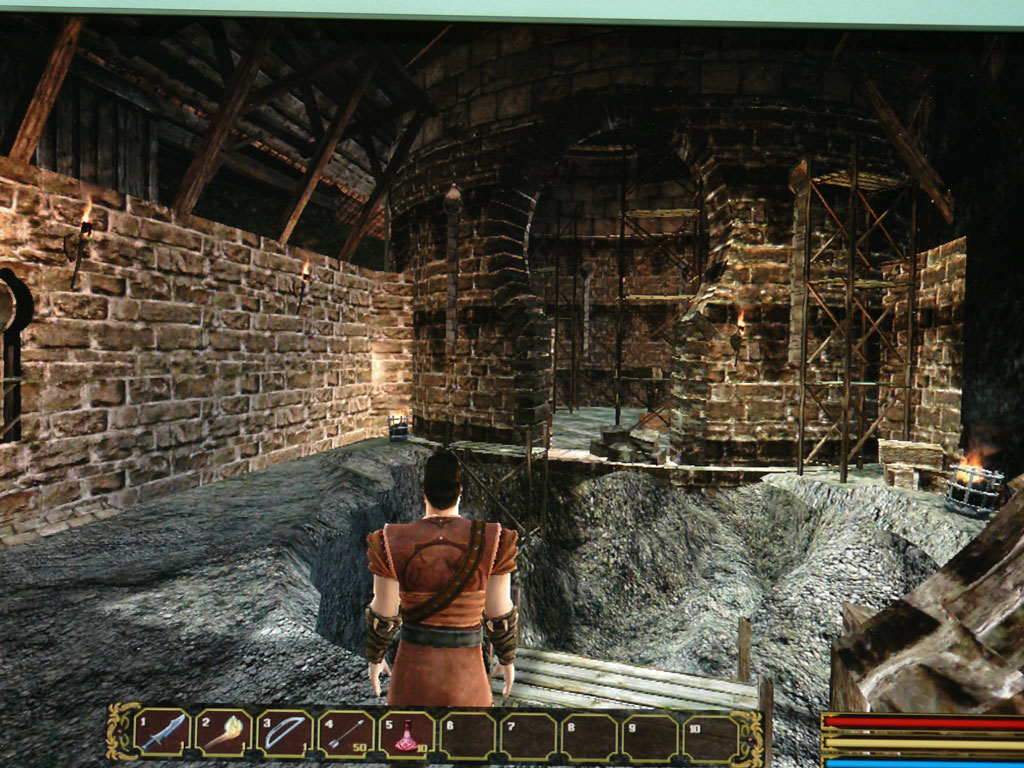Image resolution: width=1024 pixels, height=768 pixels.
Task: Use the red healing potion flask
Action: click(x=407, y=735)
